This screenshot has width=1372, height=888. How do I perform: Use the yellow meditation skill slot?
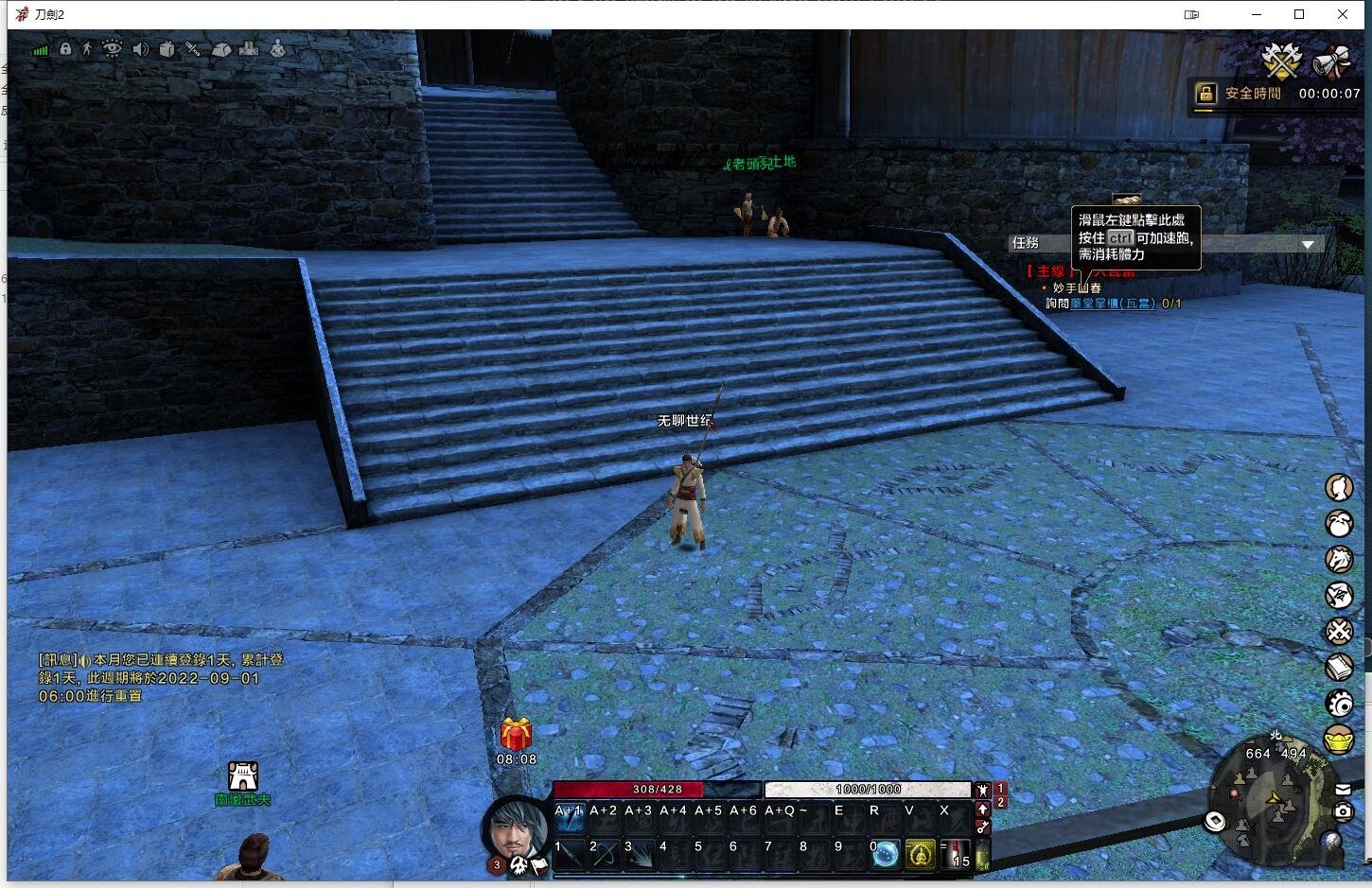921,854
